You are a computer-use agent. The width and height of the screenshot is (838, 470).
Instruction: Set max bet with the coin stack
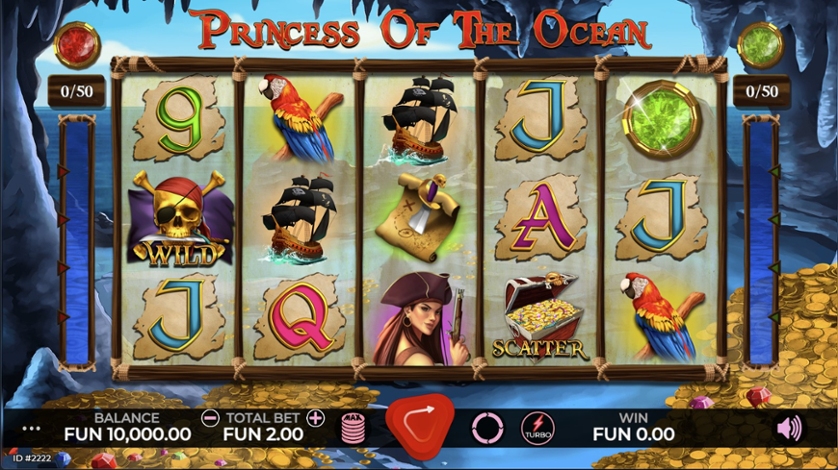[353, 429]
